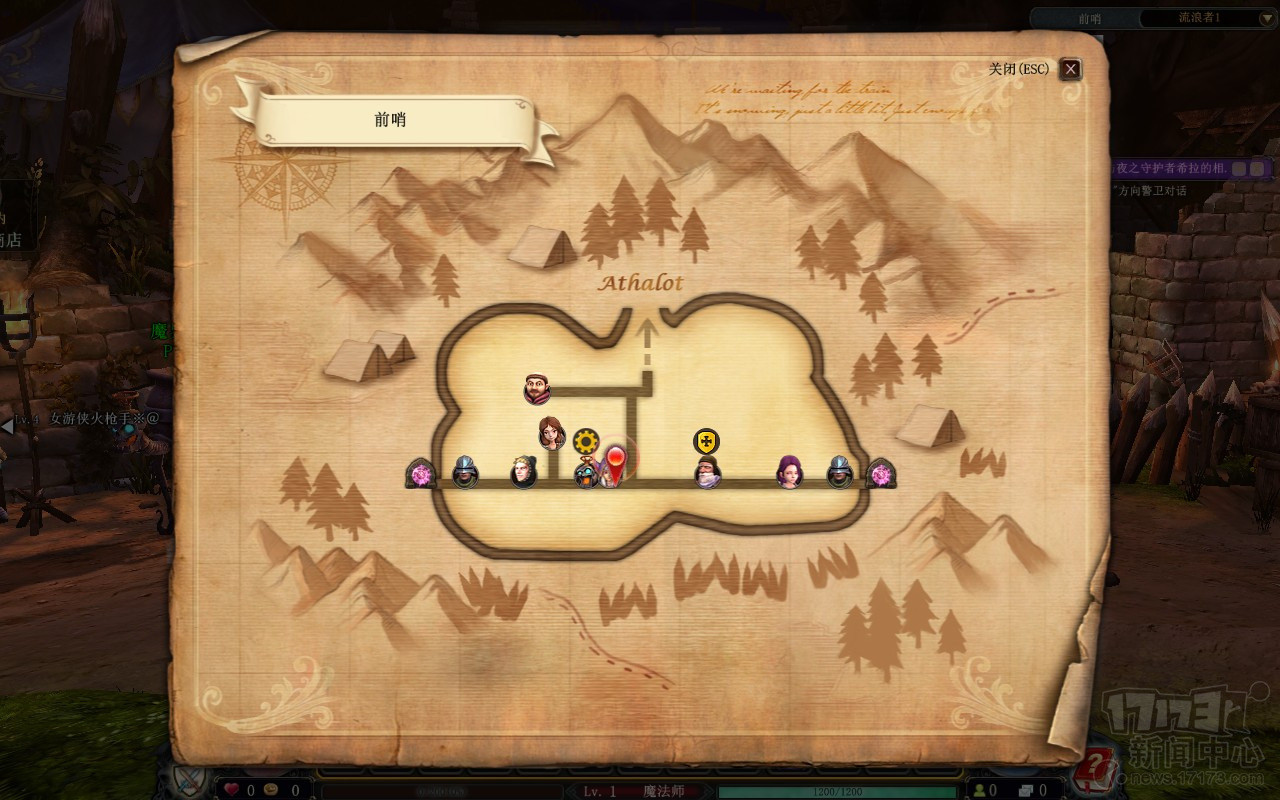Screen dimensions: 1280x800
Task: Click the yellow gear marker on map
Action: coord(586,441)
